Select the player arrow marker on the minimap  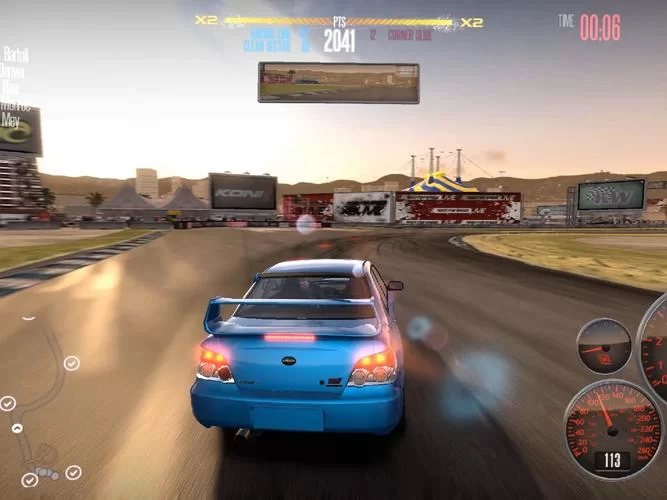pyautogui.click(x=17, y=428)
